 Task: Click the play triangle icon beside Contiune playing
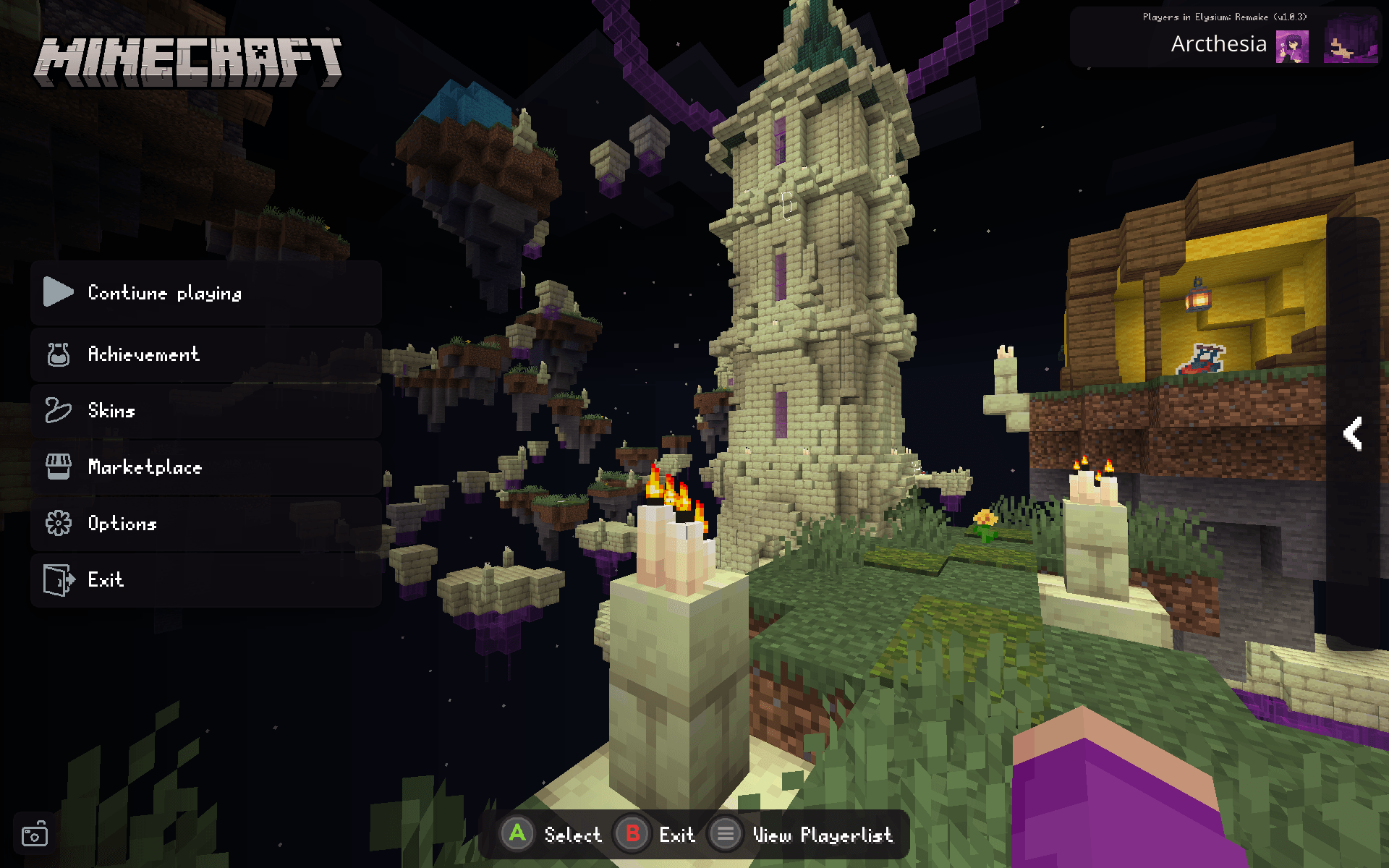[x=57, y=292]
